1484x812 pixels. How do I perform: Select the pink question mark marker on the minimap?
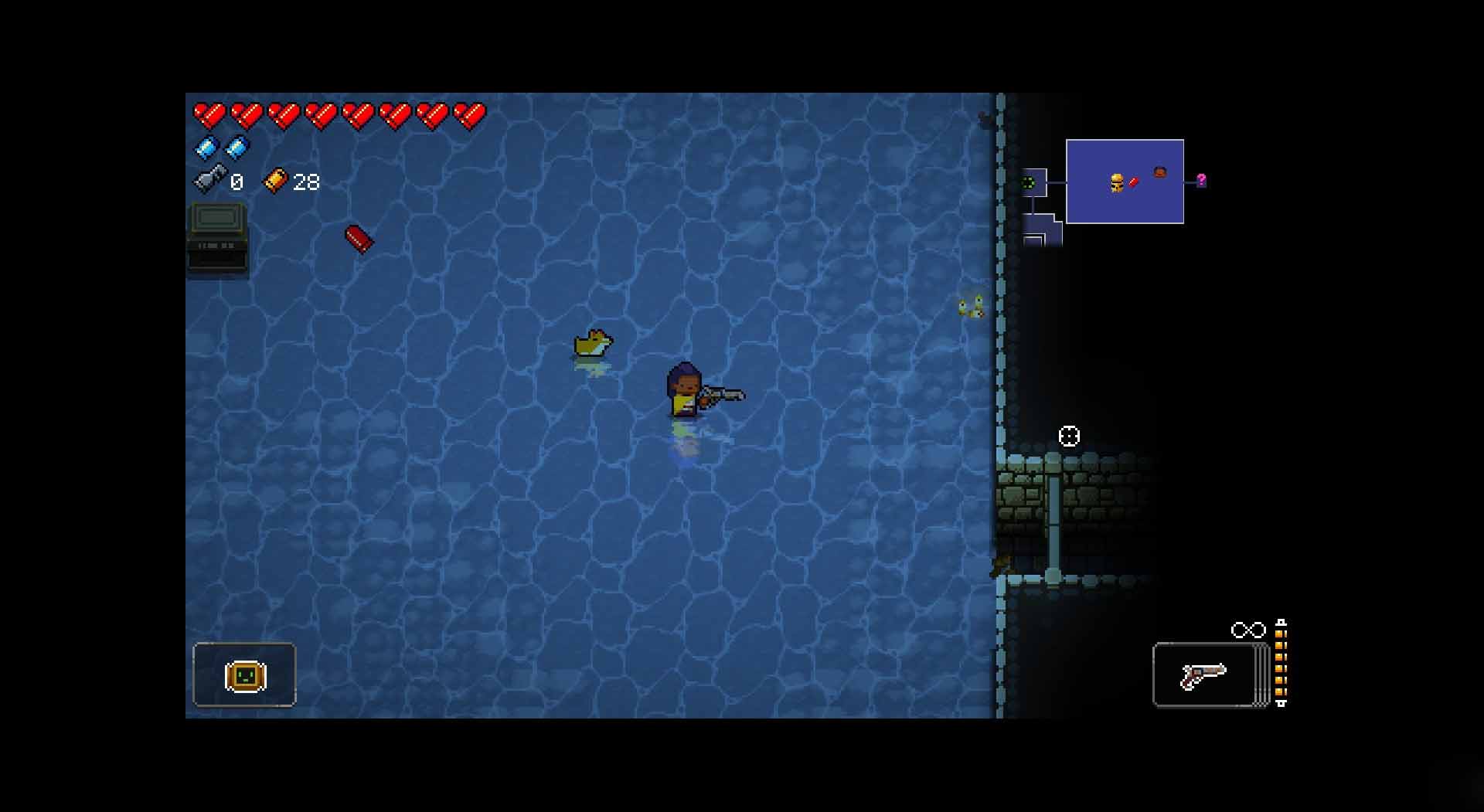click(1201, 181)
